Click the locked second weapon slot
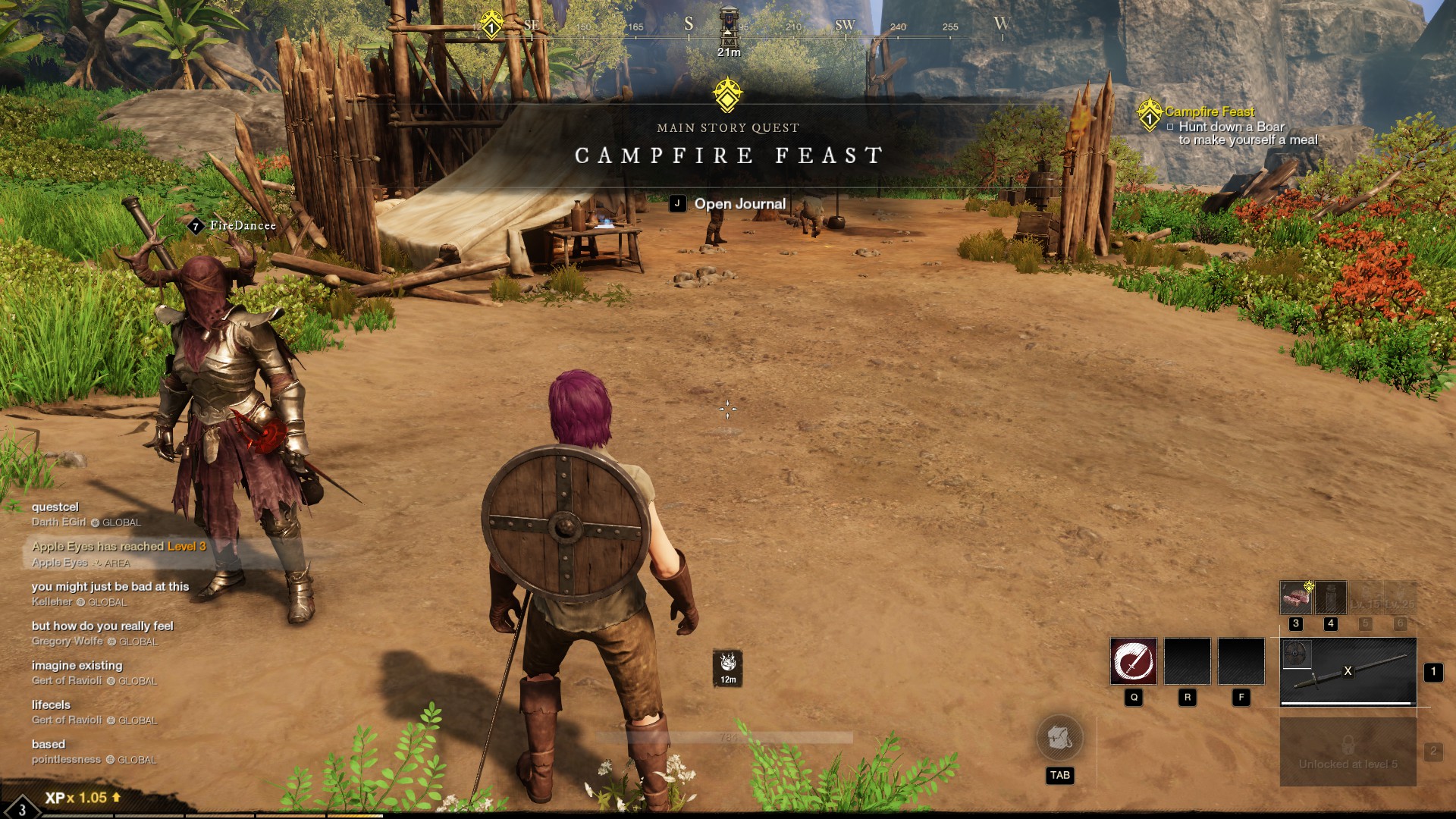 pyautogui.click(x=1348, y=752)
